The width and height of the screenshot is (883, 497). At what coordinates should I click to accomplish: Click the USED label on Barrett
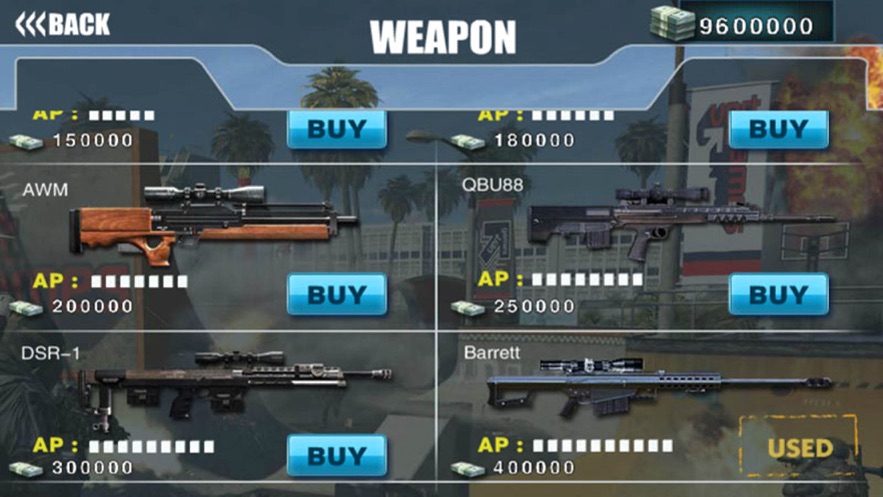point(799,447)
